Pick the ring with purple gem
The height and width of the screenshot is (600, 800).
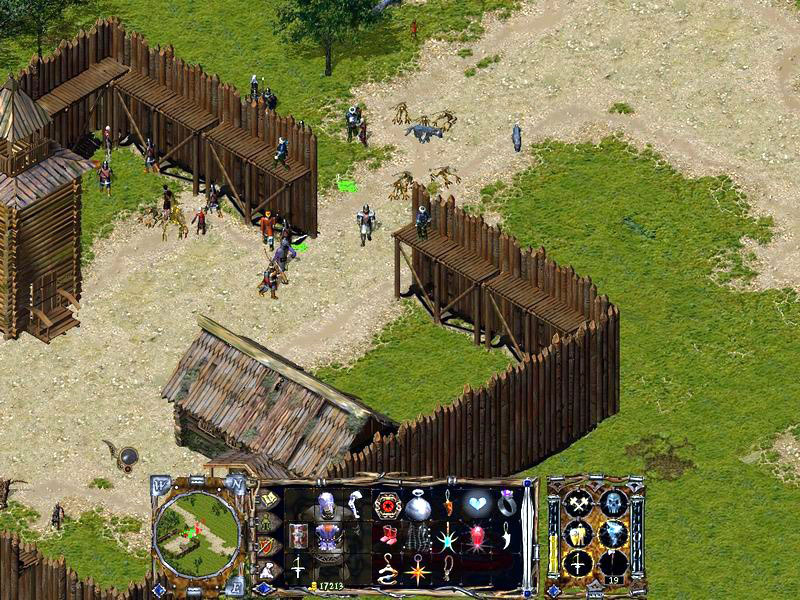pyautogui.click(x=507, y=503)
